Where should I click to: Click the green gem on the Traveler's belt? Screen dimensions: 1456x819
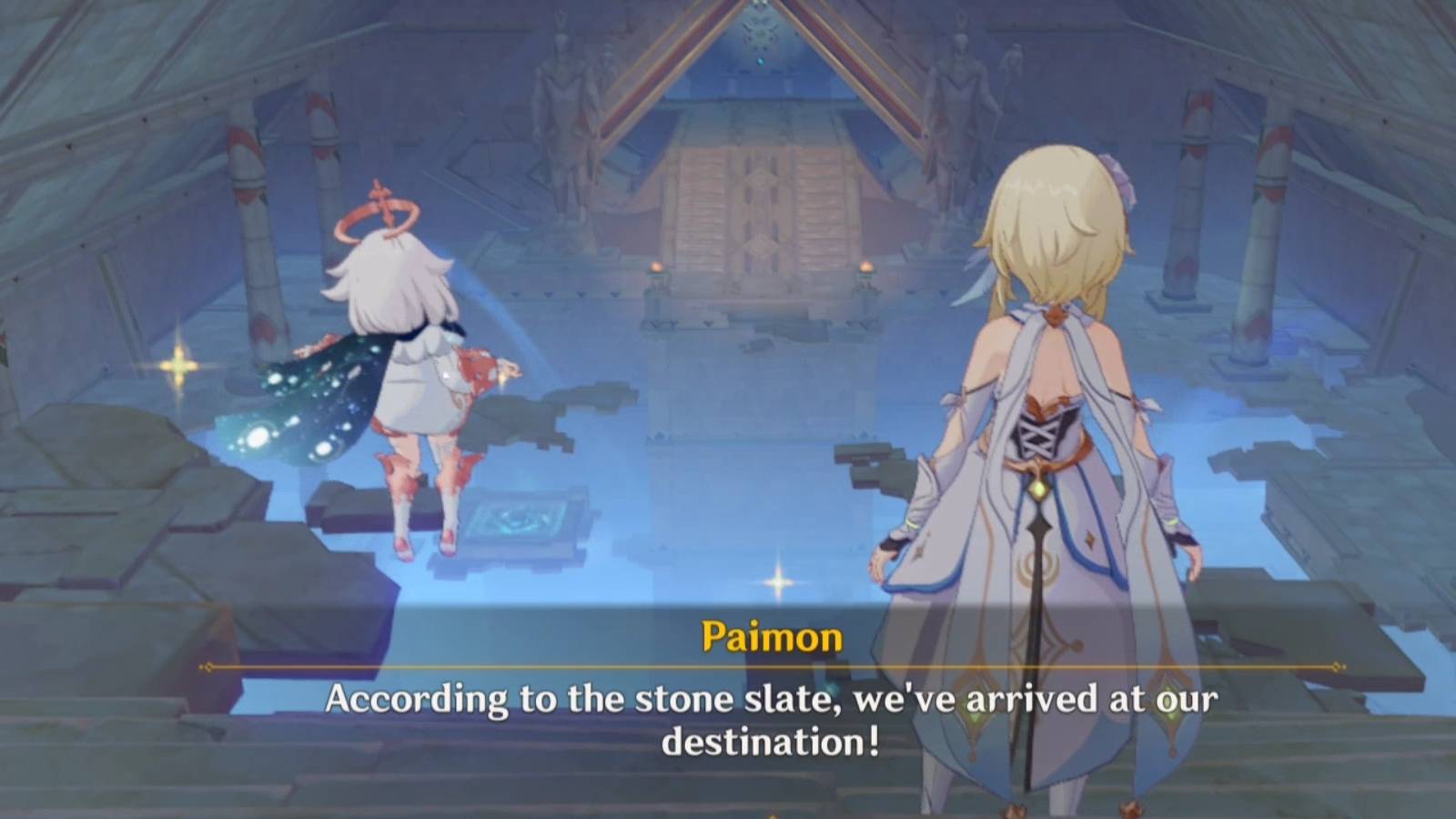(1040, 487)
